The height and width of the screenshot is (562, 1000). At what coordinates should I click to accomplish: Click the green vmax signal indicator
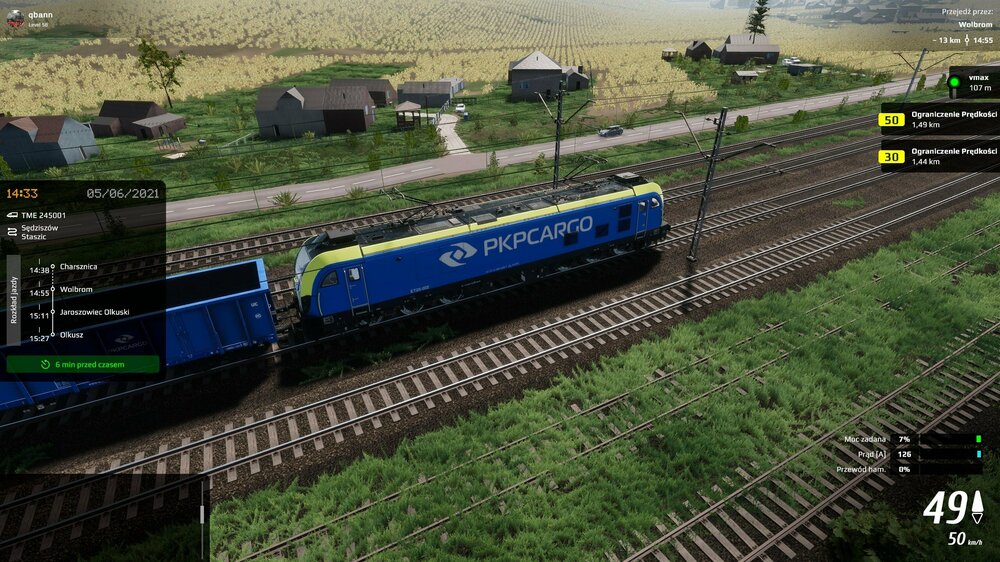click(x=954, y=82)
